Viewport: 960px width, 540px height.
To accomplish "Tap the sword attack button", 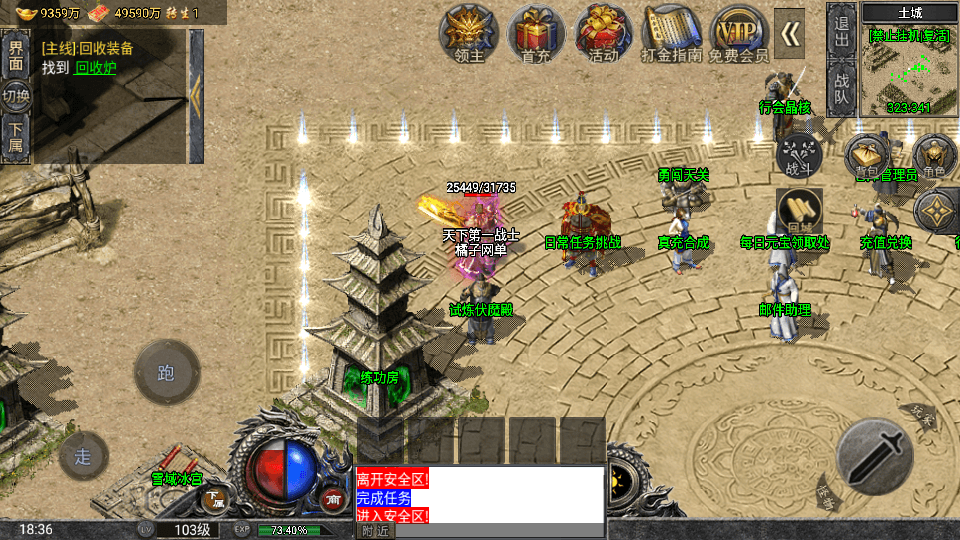I will tap(874, 455).
